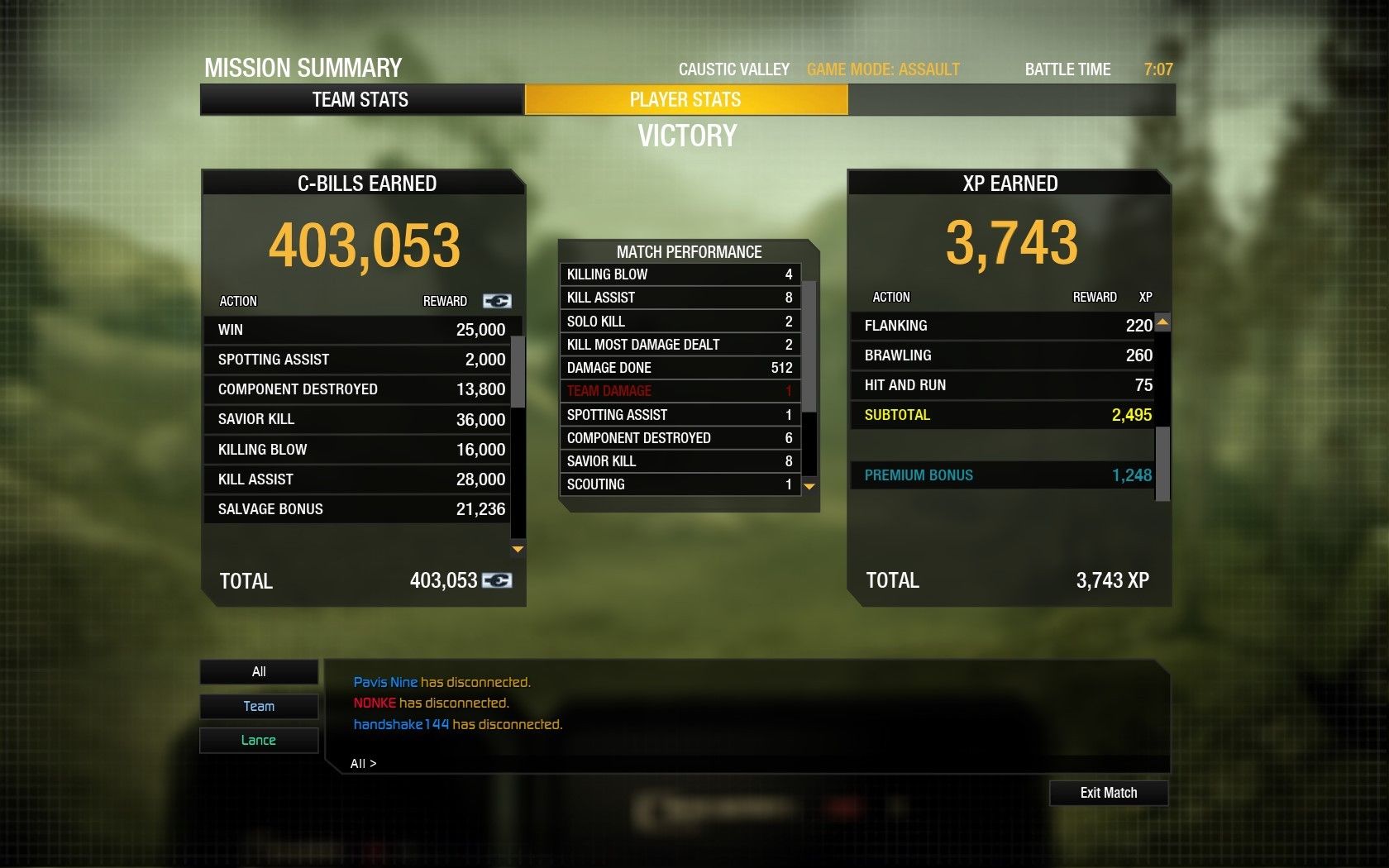Image resolution: width=1389 pixels, height=868 pixels.
Task: Click the Match Performance scroll-down arrow
Action: (809, 487)
